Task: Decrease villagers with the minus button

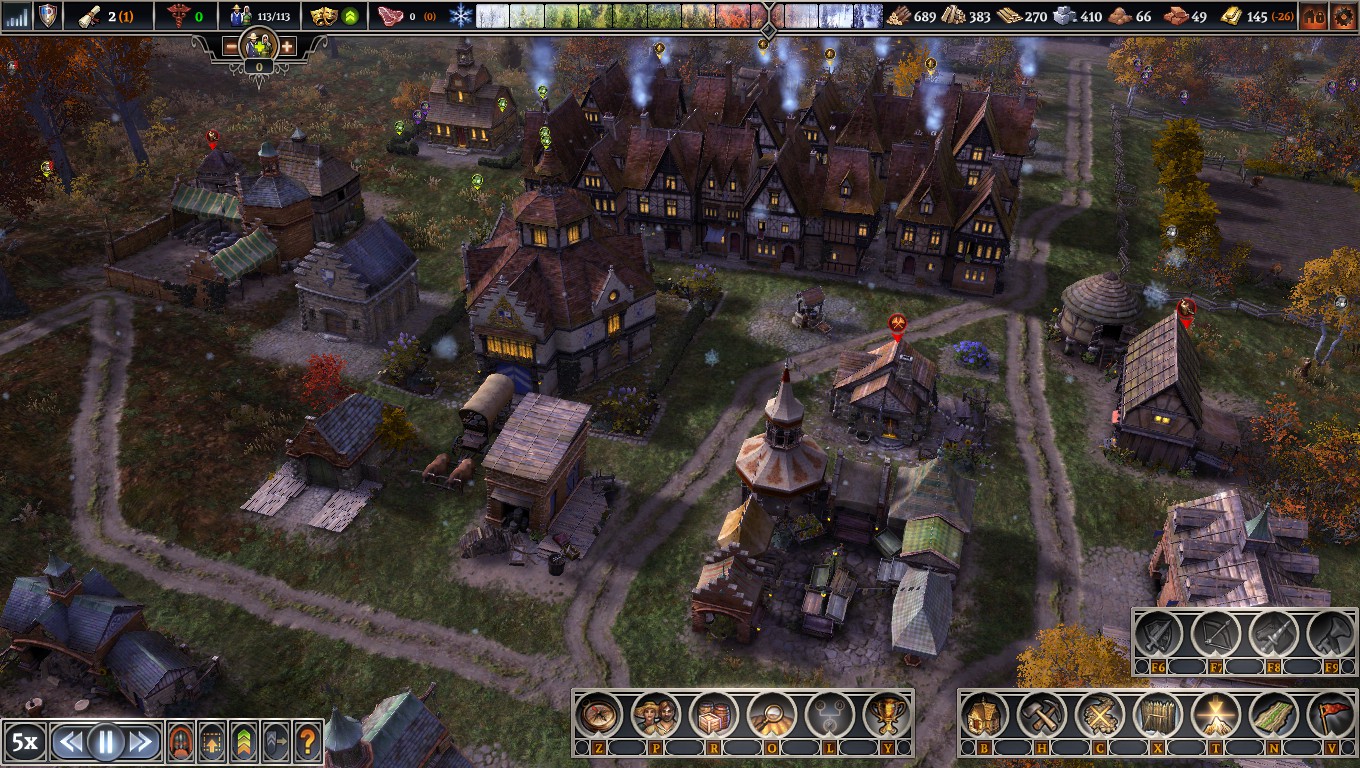Action: click(x=231, y=46)
